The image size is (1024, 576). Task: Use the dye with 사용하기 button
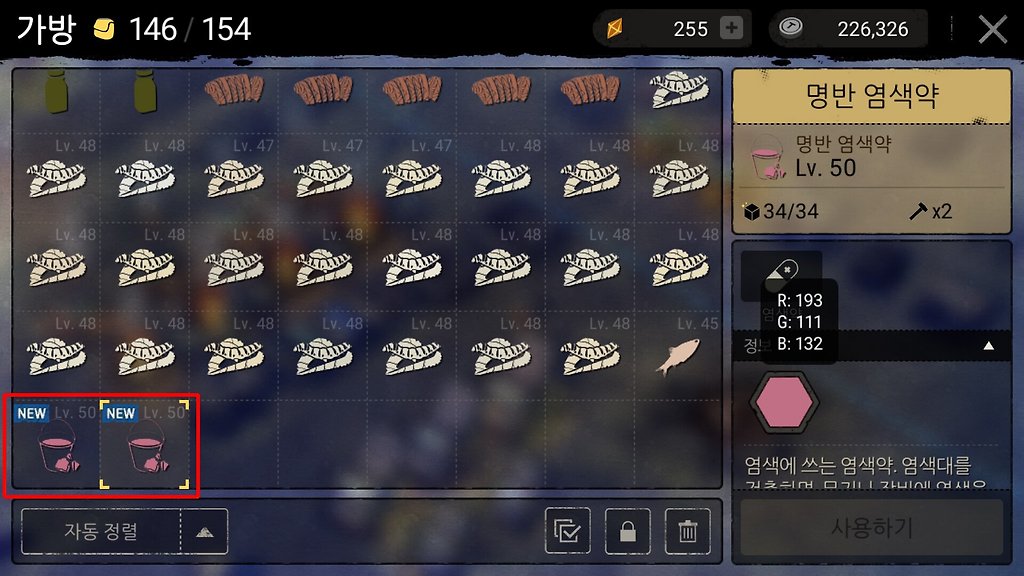coord(871,527)
